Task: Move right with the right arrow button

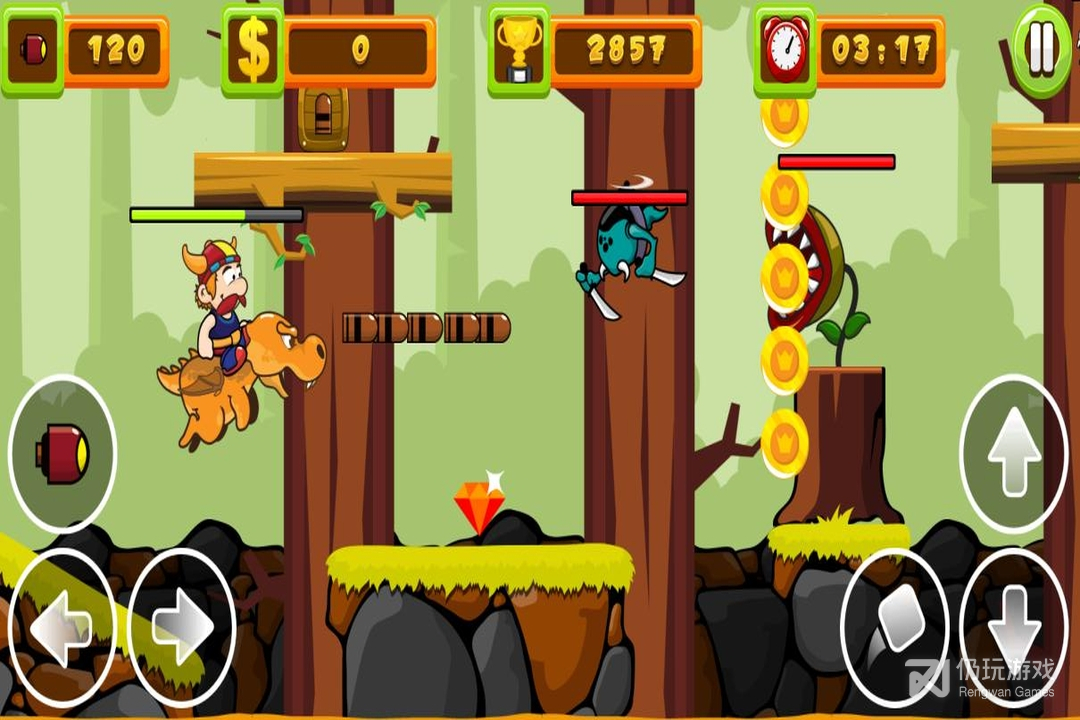Action: (x=182, y=629)
